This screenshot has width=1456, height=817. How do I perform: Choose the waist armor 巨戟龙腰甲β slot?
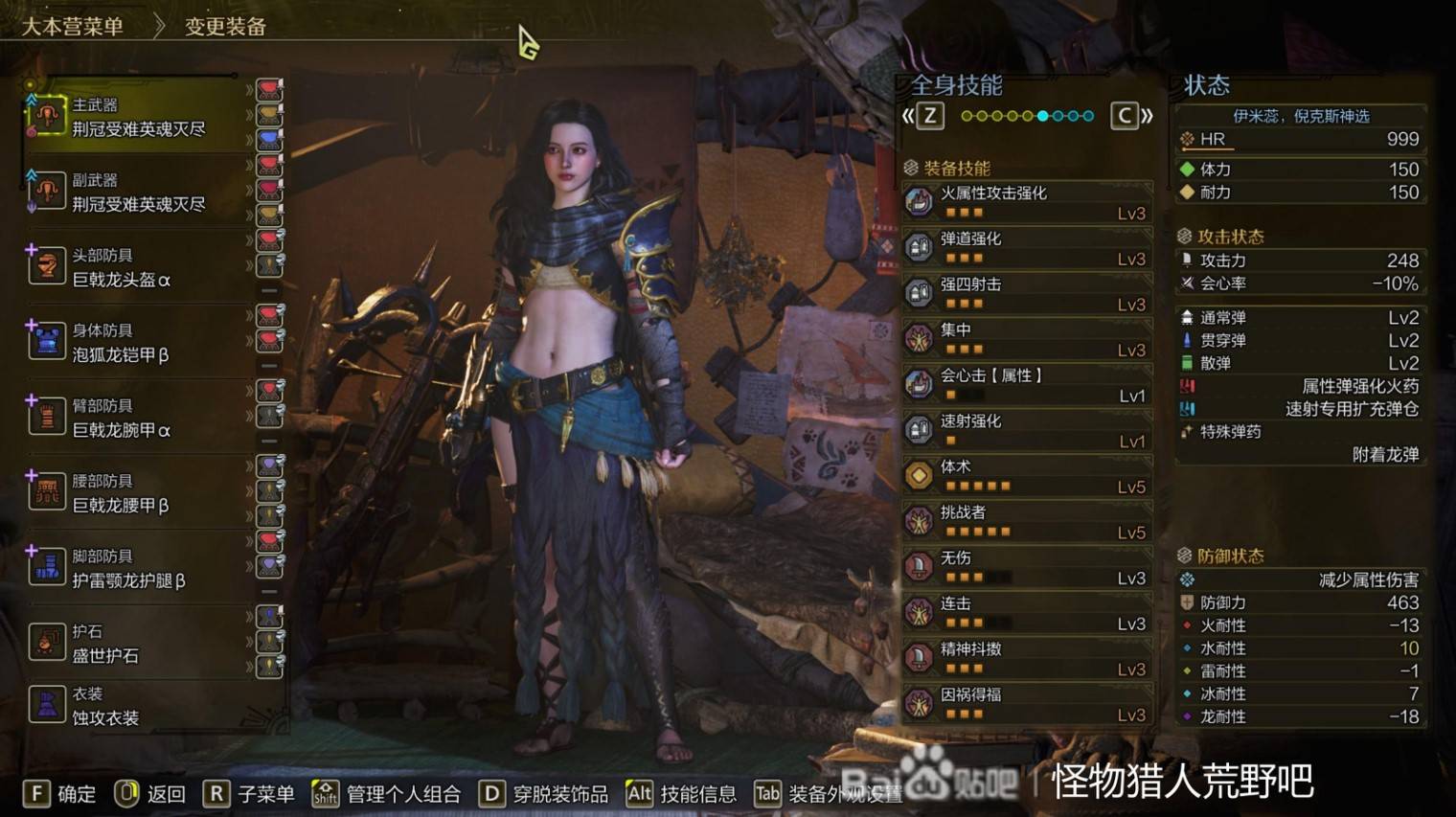pyautogui.click(x=137, y=493)
